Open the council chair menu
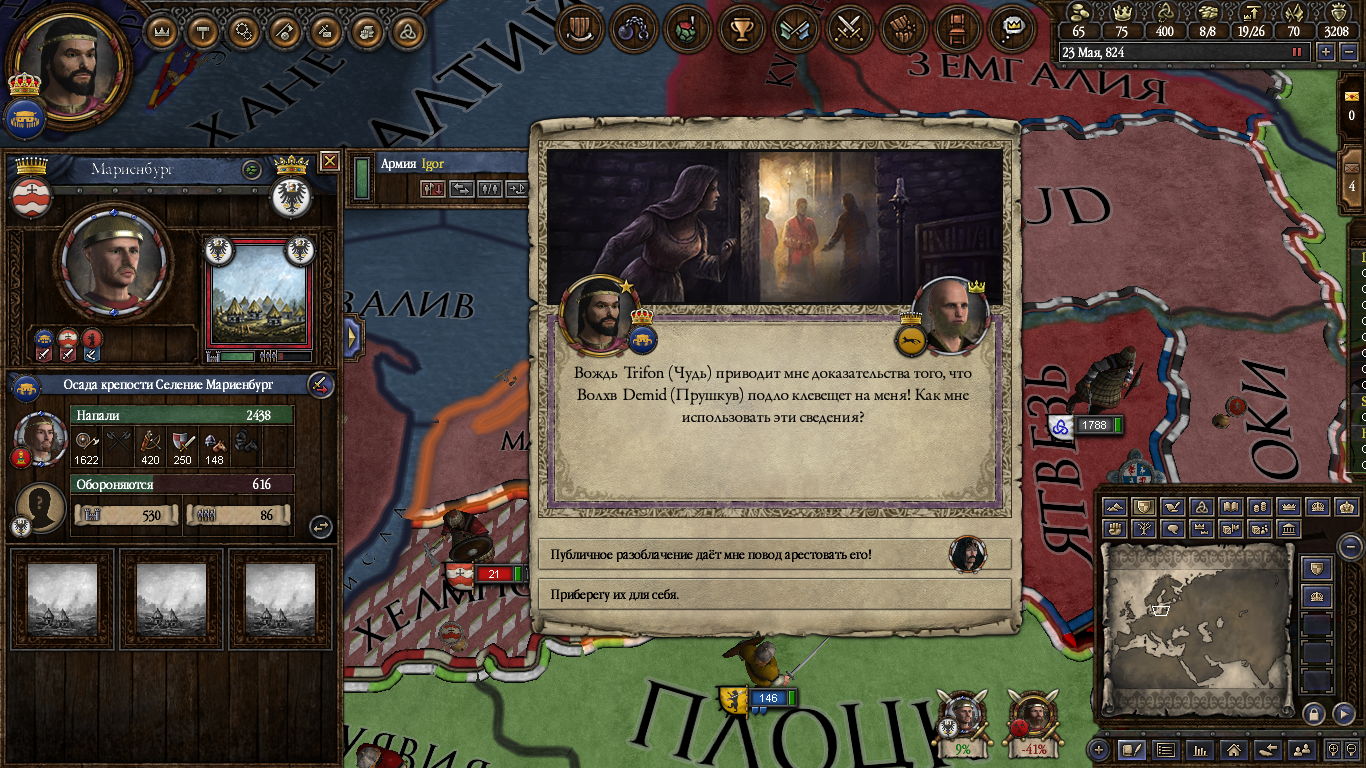Image resolution: width=1366 pixels, height=768 pixels. click(x=958, y=28)
